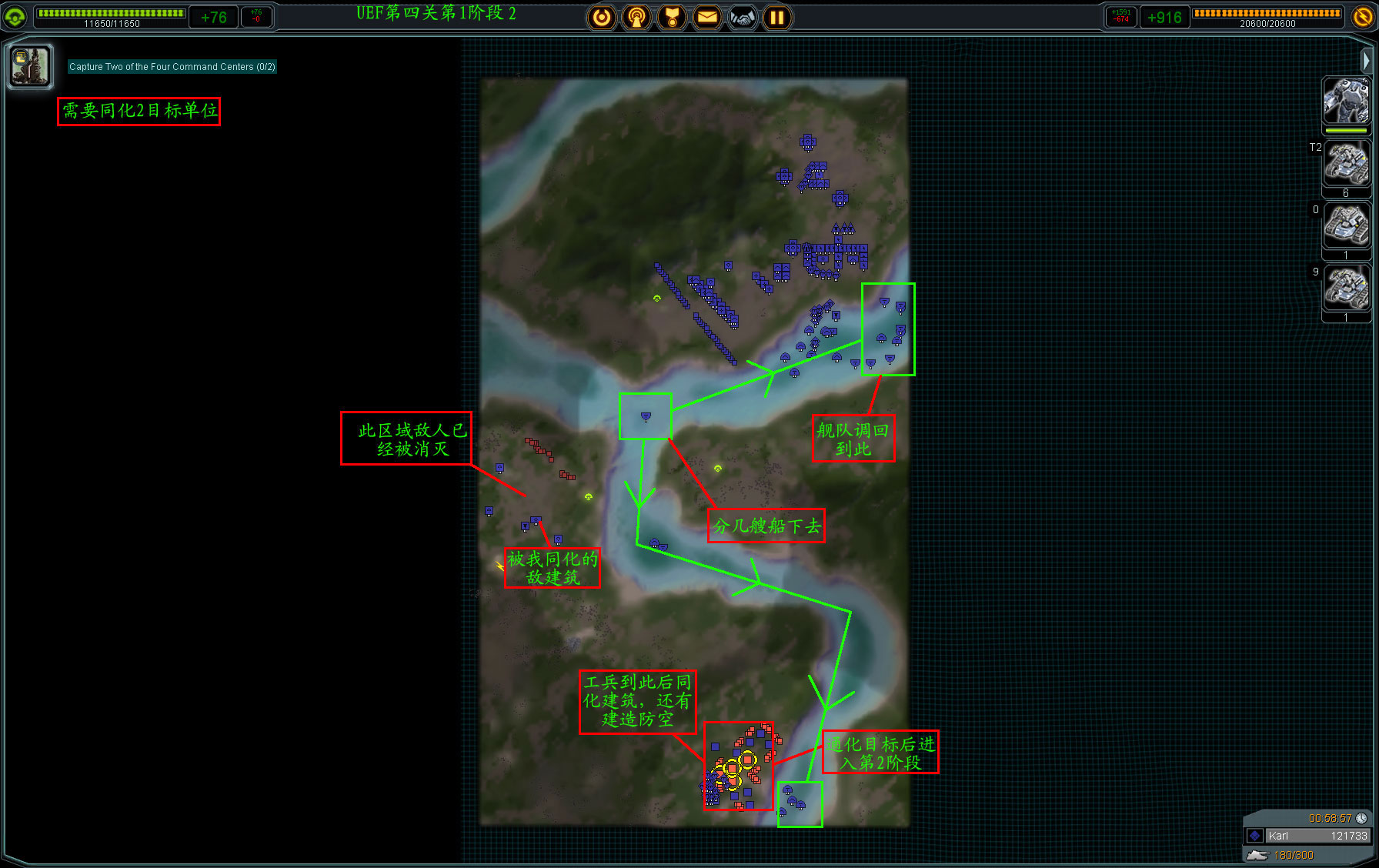Click the Karl player score row

[1307, 836]
